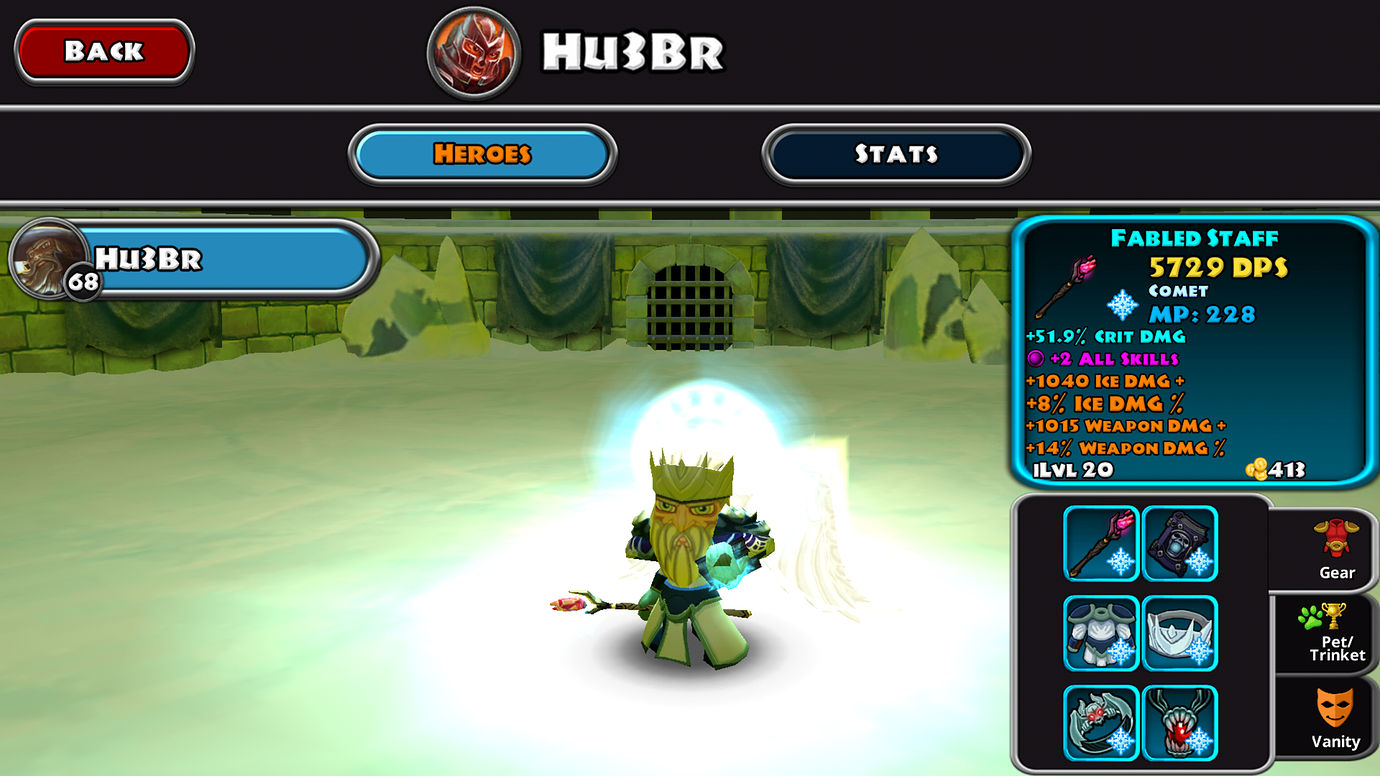Viewport: 1380px width, 776px height.
Task: Open the Stats tab
Action: click(896, 154)
